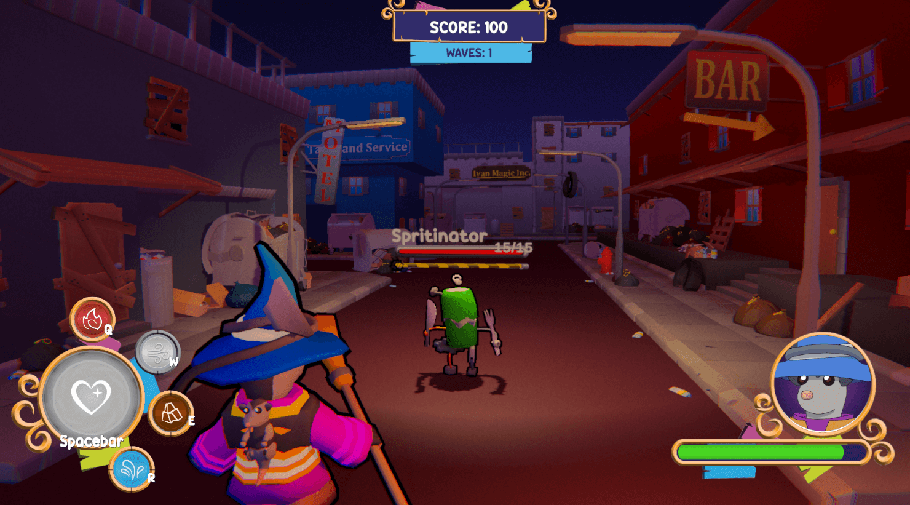Cast the brown rock ability
This screenshot has width=910, height=505.
point(170,411)
